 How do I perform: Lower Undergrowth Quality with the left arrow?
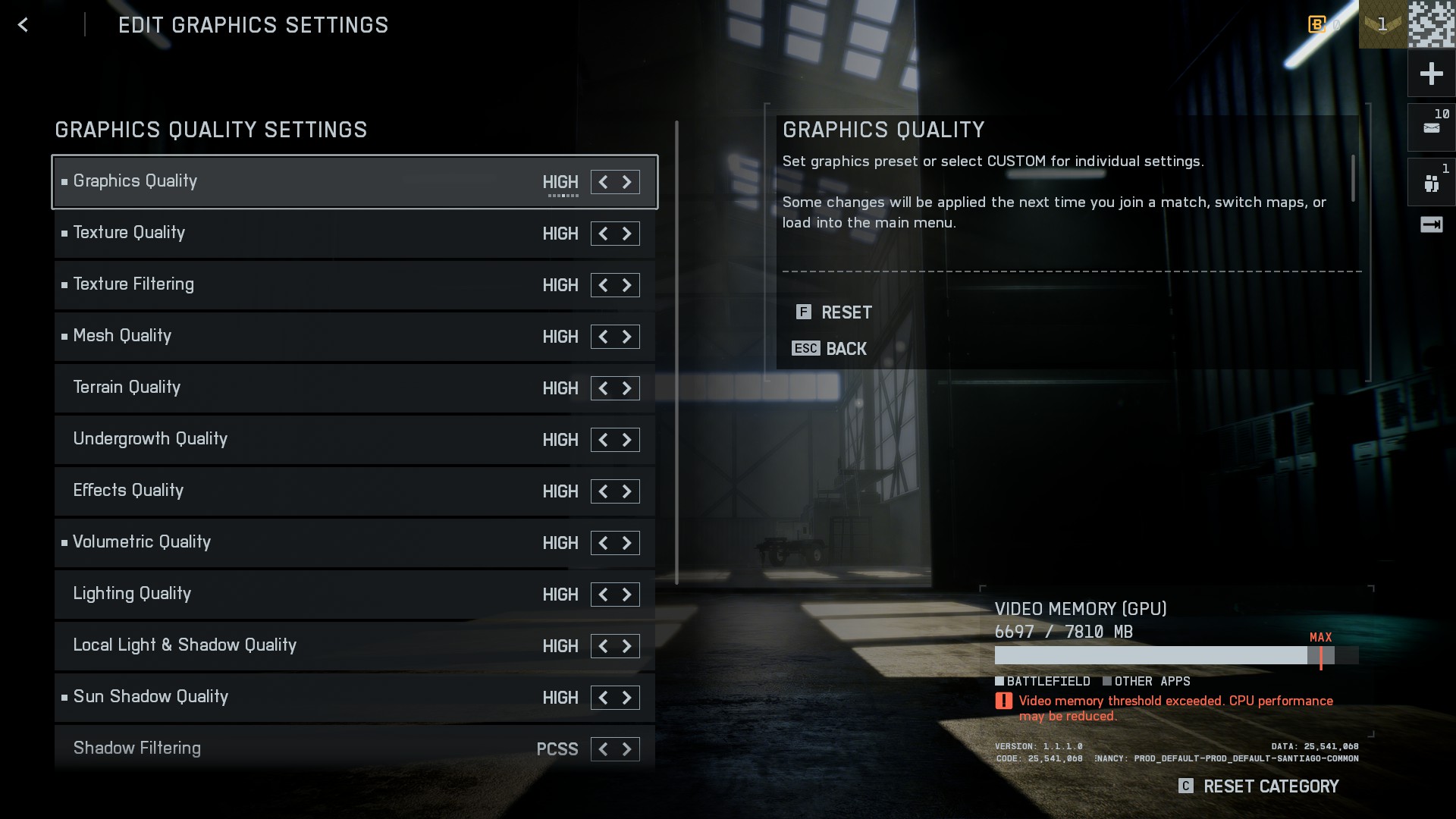[603, 440]
